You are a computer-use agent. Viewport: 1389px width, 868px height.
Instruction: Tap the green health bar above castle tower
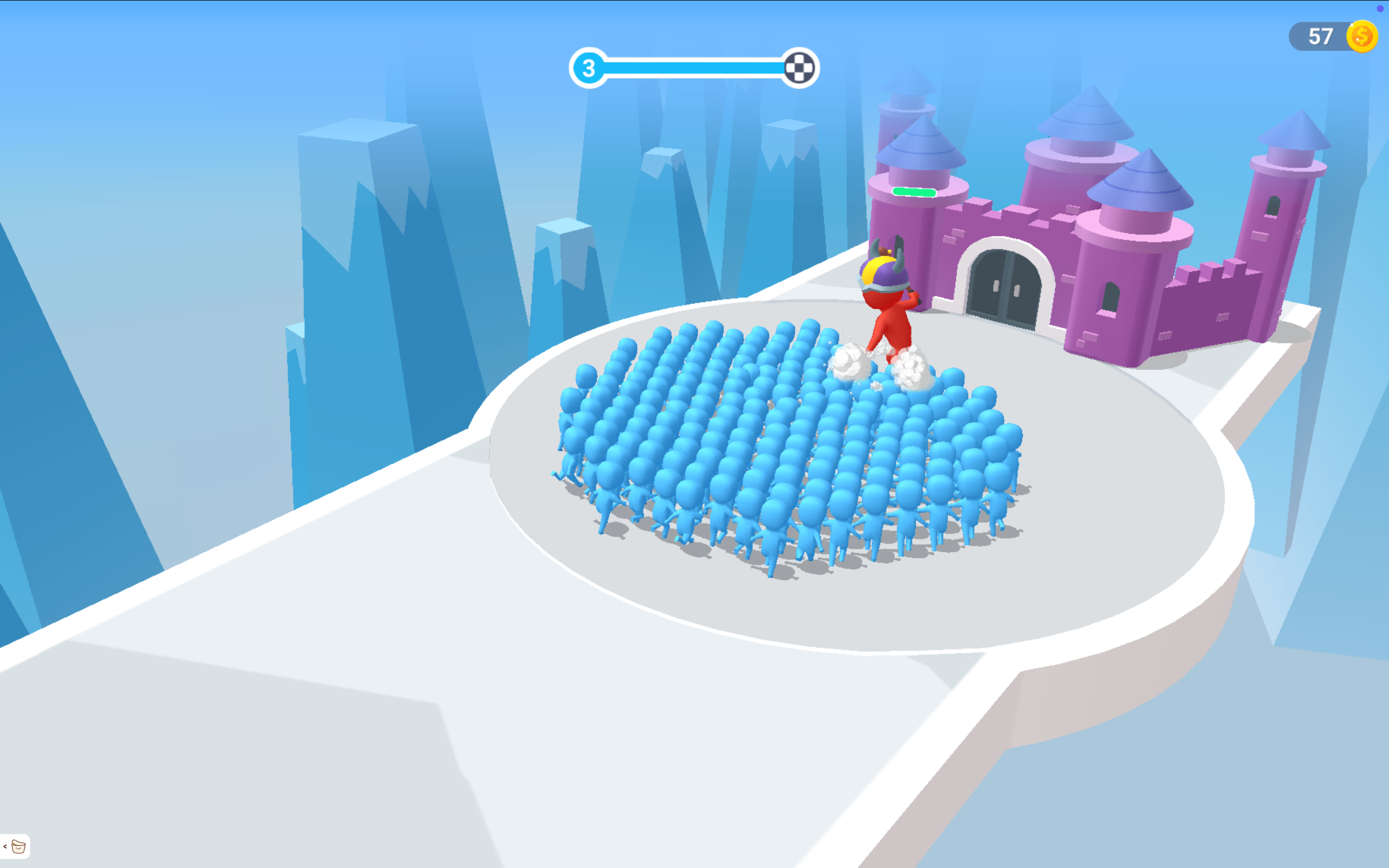coord(914,191)
